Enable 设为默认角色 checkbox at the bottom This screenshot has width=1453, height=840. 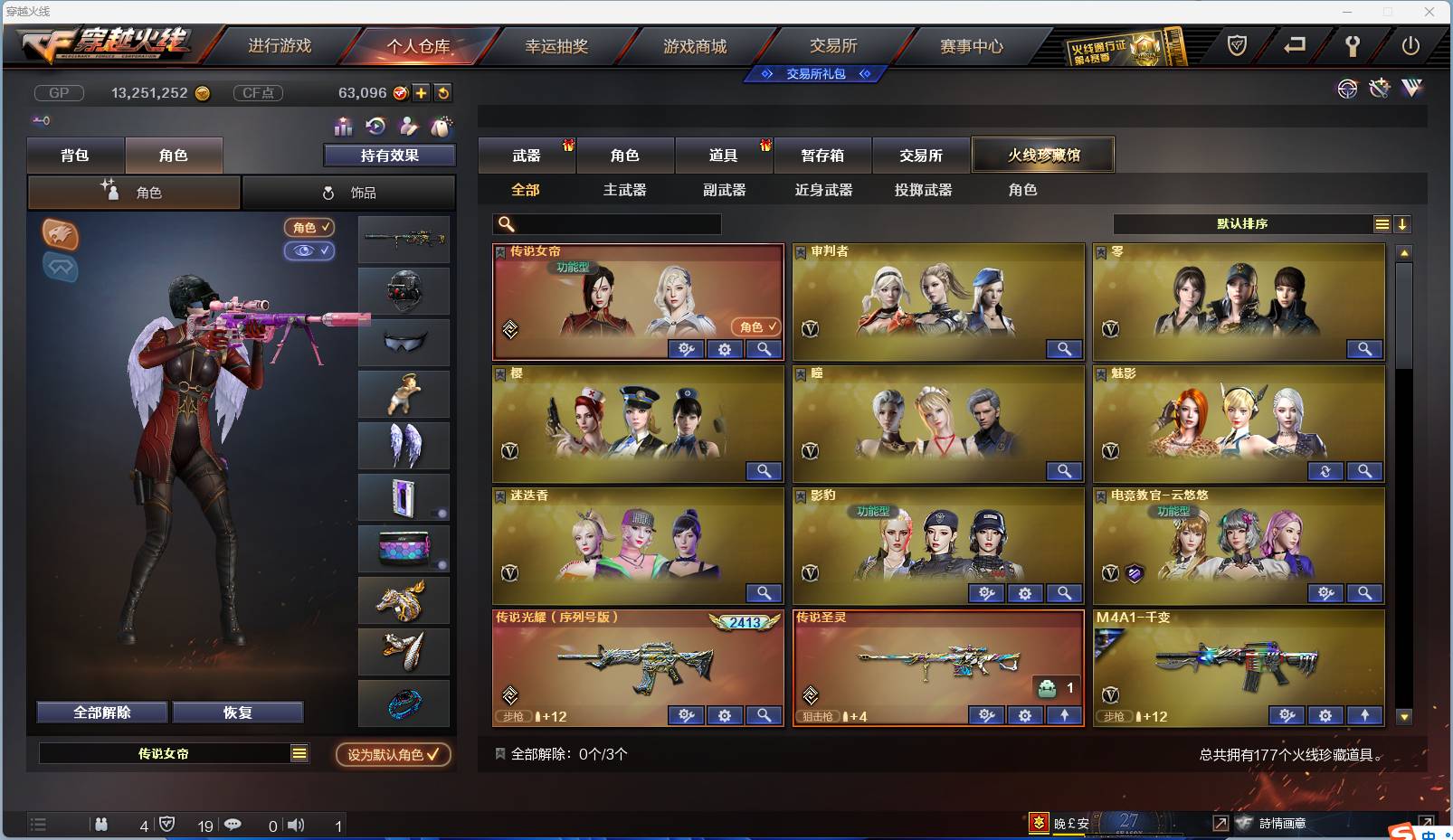[393, 755]
